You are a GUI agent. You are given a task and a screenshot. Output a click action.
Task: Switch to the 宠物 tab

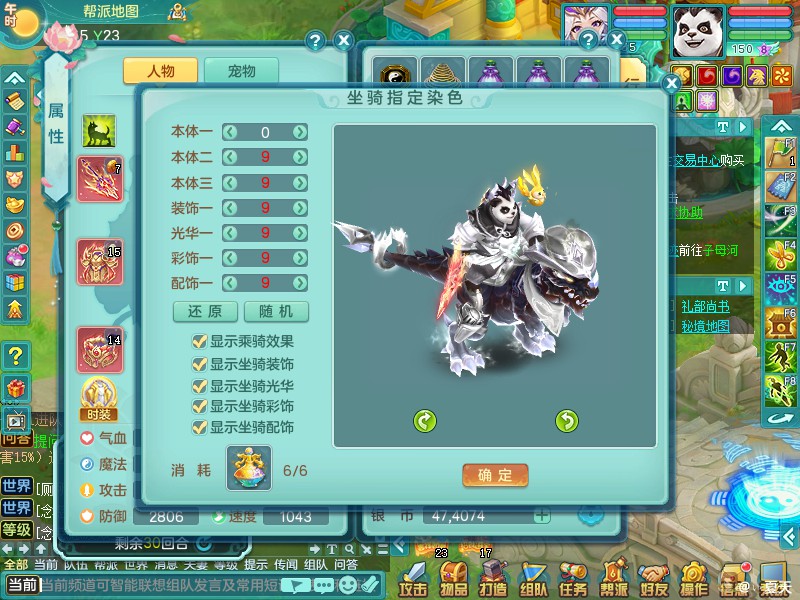click(241, 71)
